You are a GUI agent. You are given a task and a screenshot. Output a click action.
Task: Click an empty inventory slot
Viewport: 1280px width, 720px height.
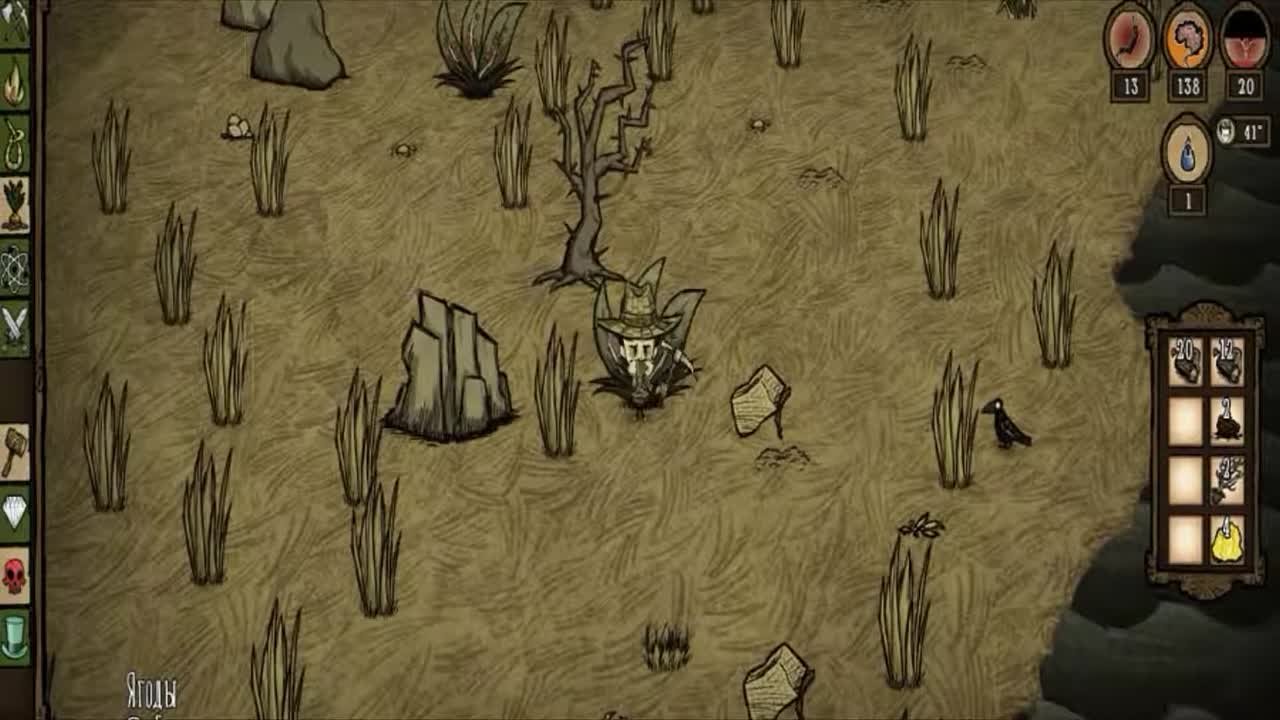pyautogui.click(x=1183, y=421)
